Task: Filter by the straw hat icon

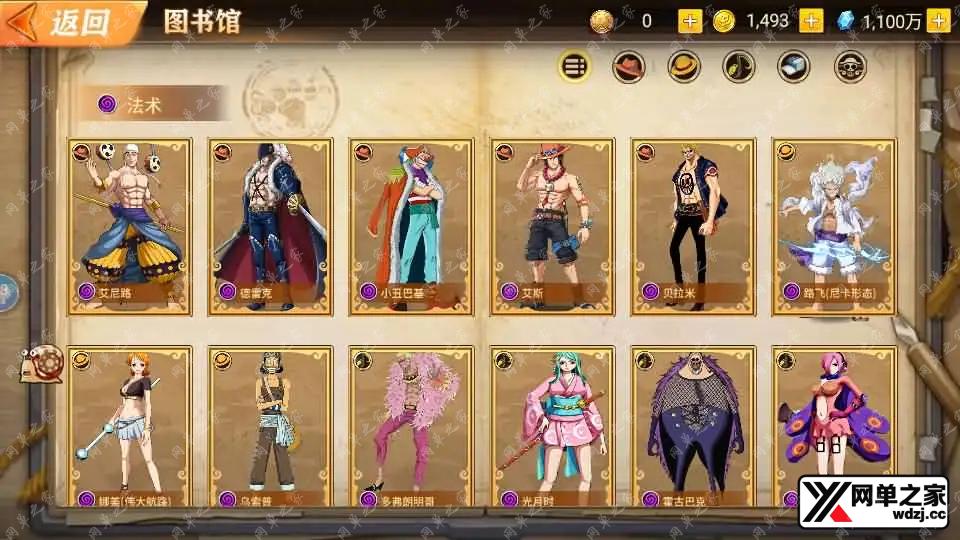Action: (x=684, y=67)
